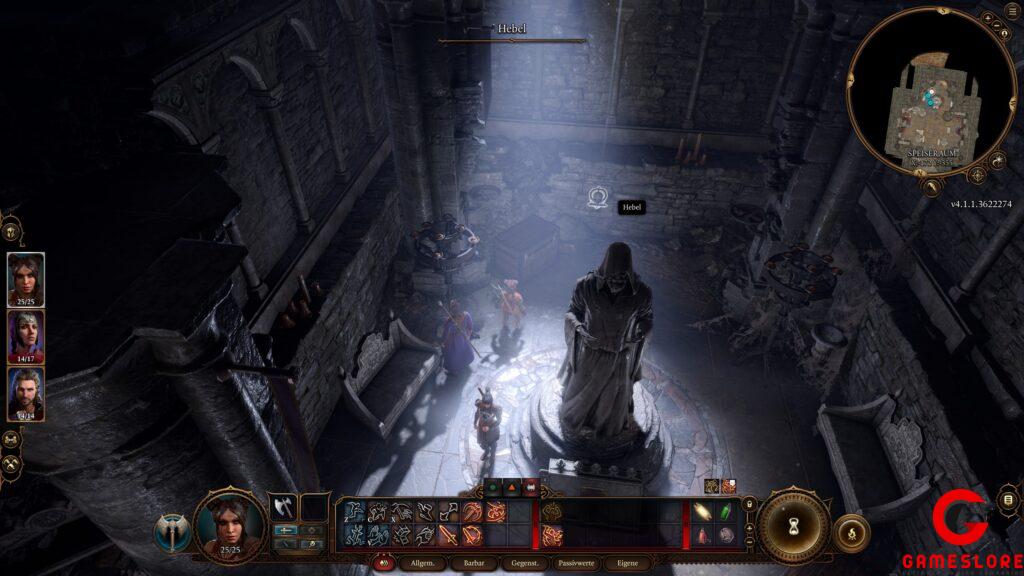Viewport: 1024px width, 576px height.
Task: Use the red potion flask in the hotbar
Action: click(x=702, y=536)
